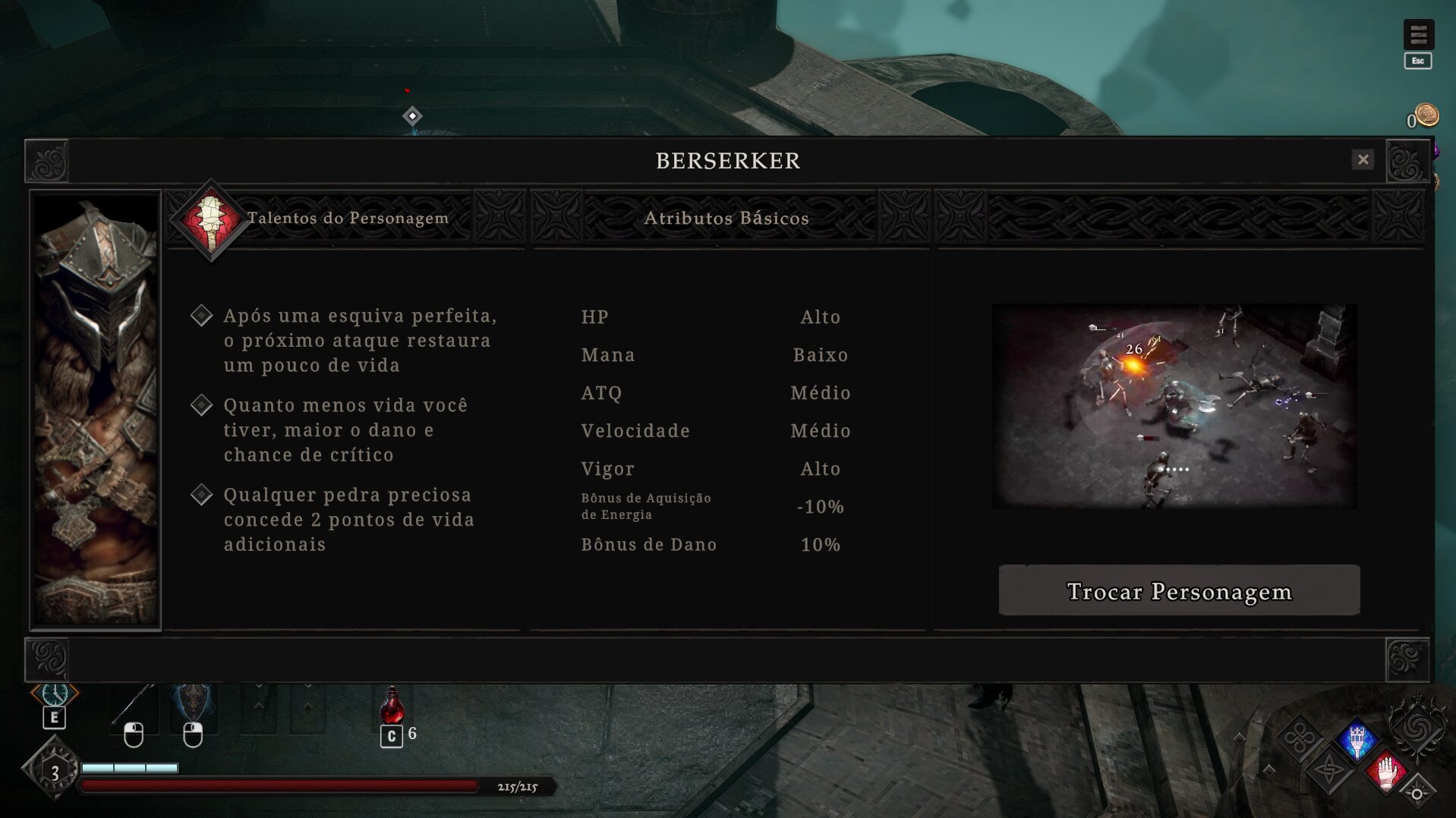Click the four-pointed star knot slot
Screen dimensions: 1456x818
1329,772
